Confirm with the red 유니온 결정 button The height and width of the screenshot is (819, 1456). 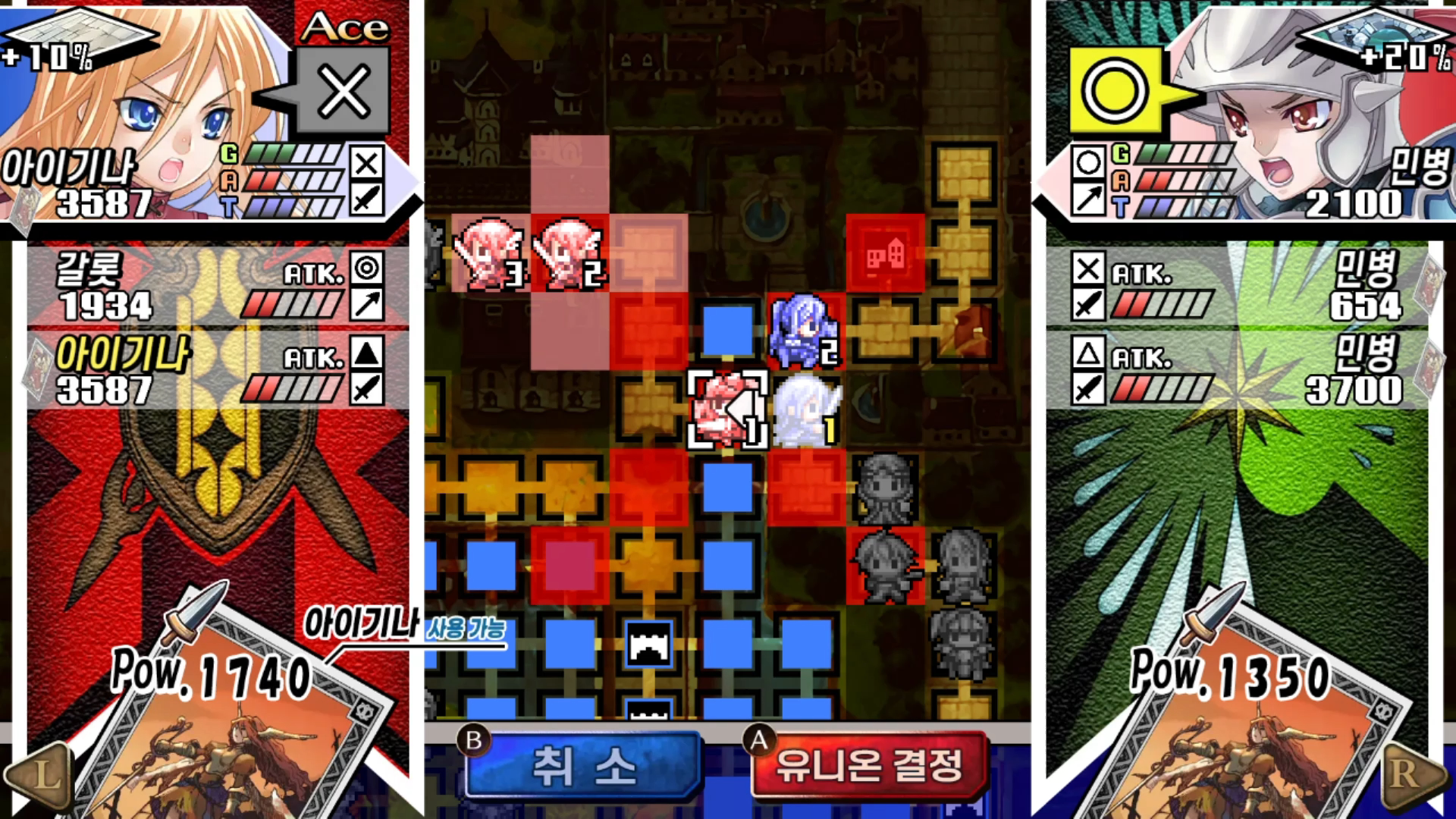click(x=869, y=766)
